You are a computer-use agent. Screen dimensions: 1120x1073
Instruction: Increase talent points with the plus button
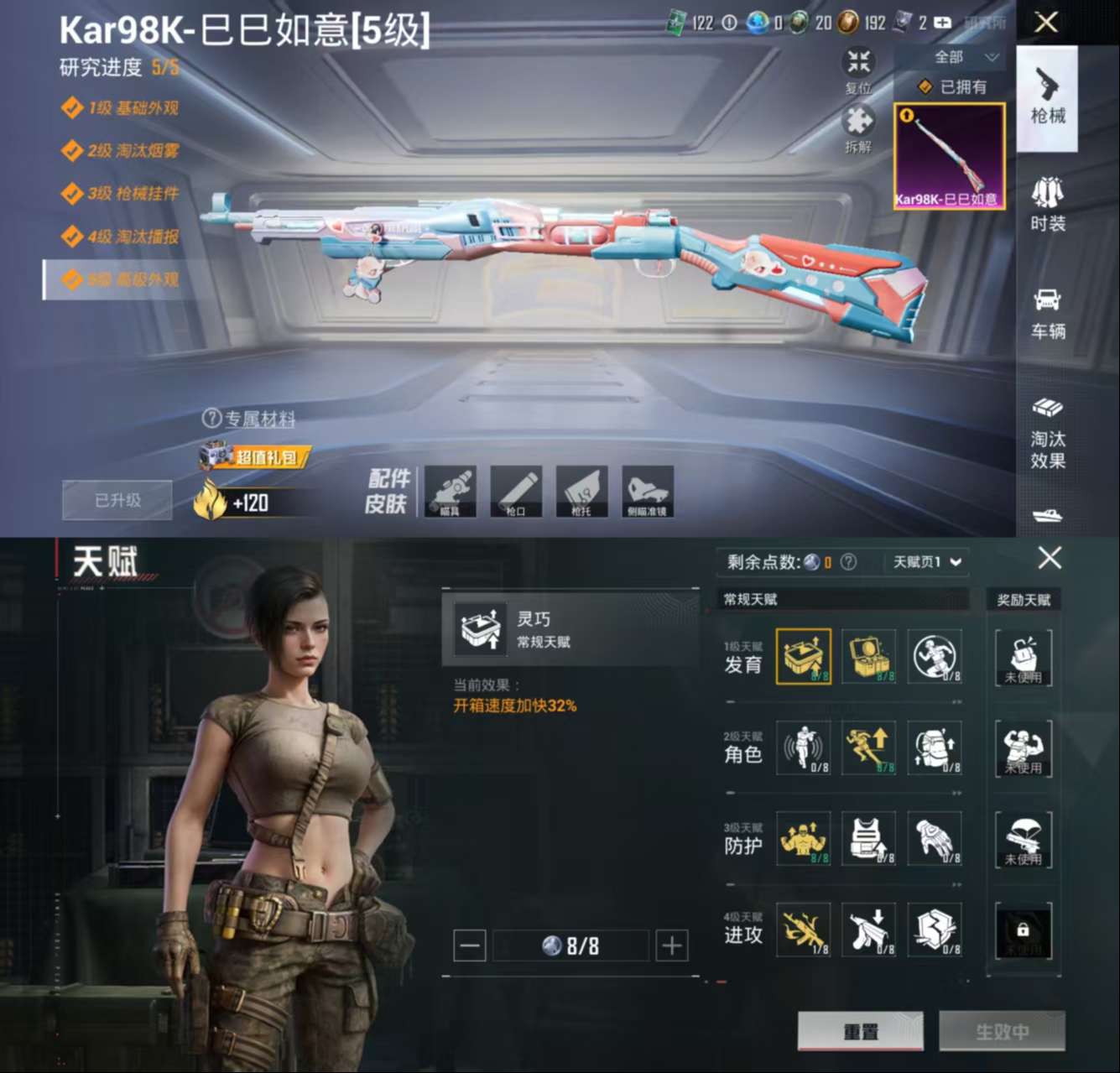pyautogui.click(x=671, y=946)
